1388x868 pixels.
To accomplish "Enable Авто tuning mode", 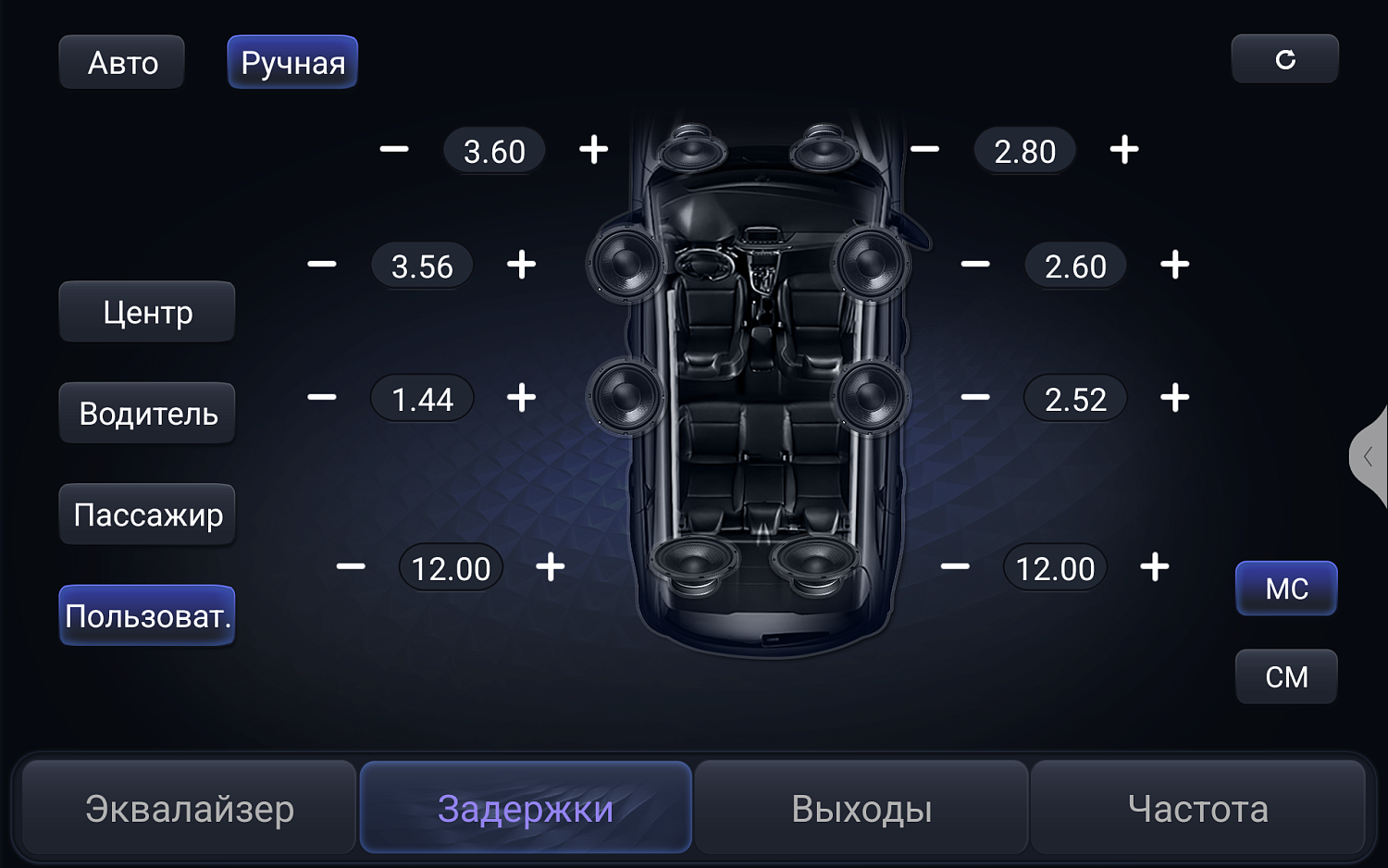I will (121, 61).
